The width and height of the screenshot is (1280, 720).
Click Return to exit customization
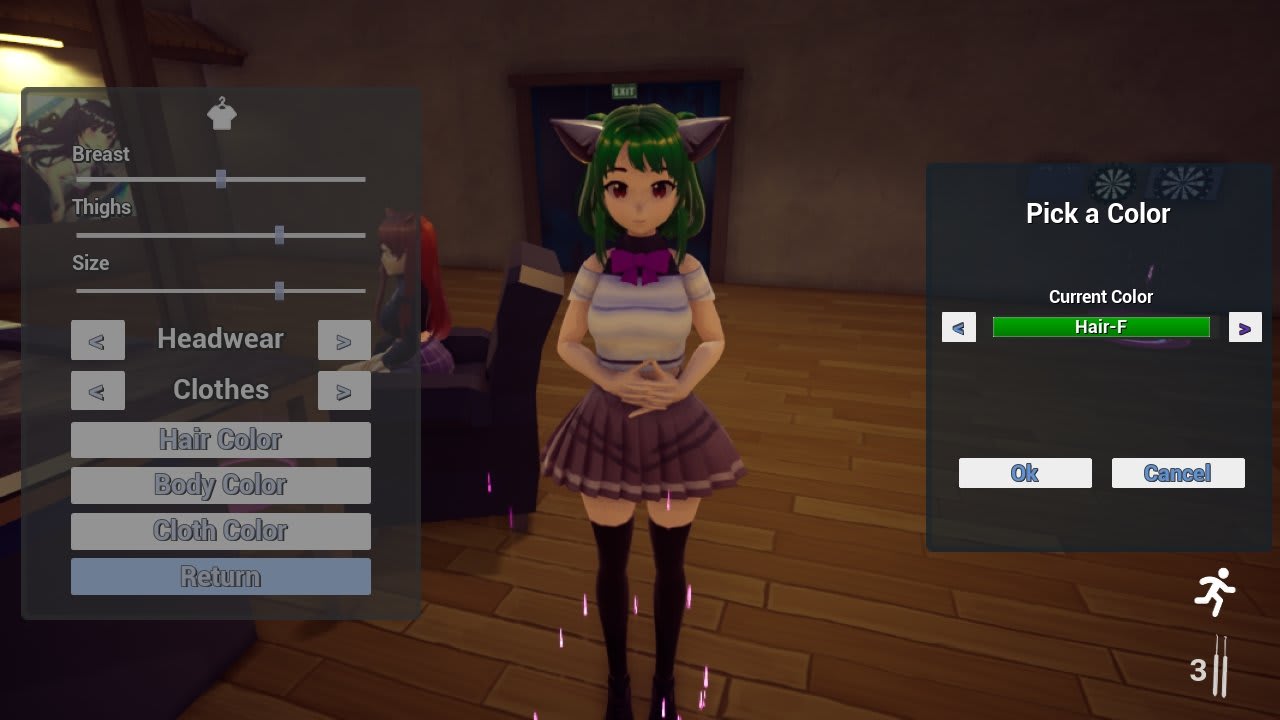[x=220, y=576]
